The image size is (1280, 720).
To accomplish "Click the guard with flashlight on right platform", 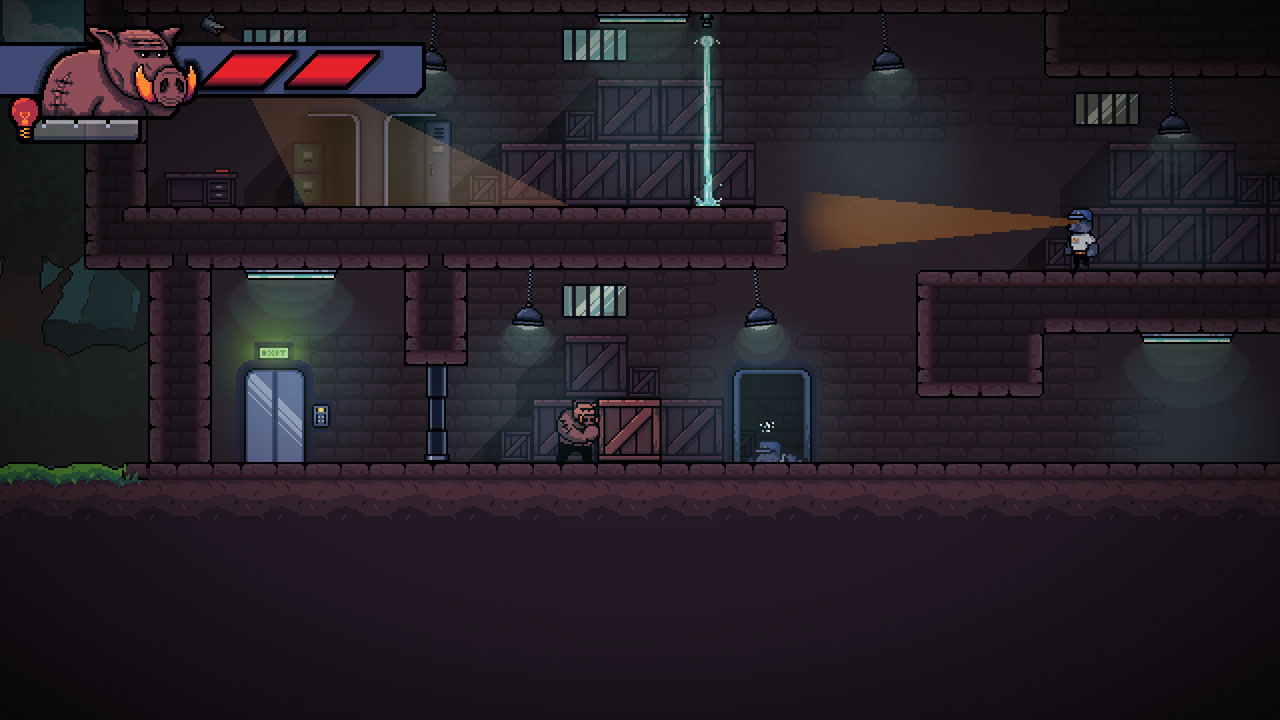I will tap(1078, 240).
